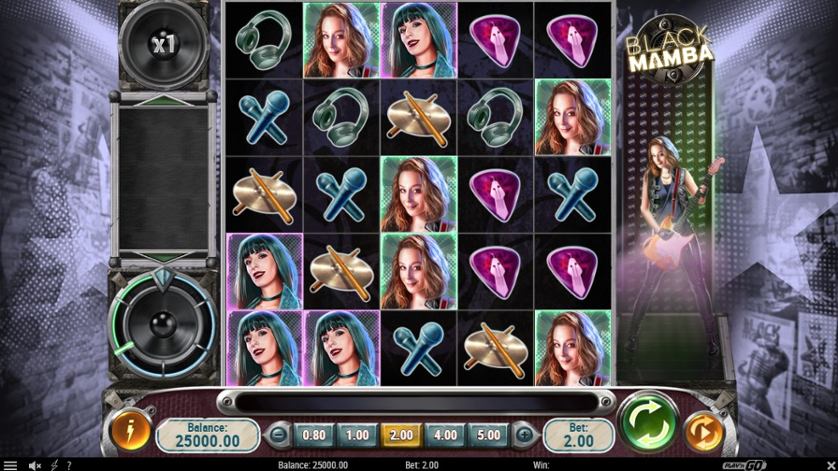Decrease the bet with the minus button

tap(279, 435)
